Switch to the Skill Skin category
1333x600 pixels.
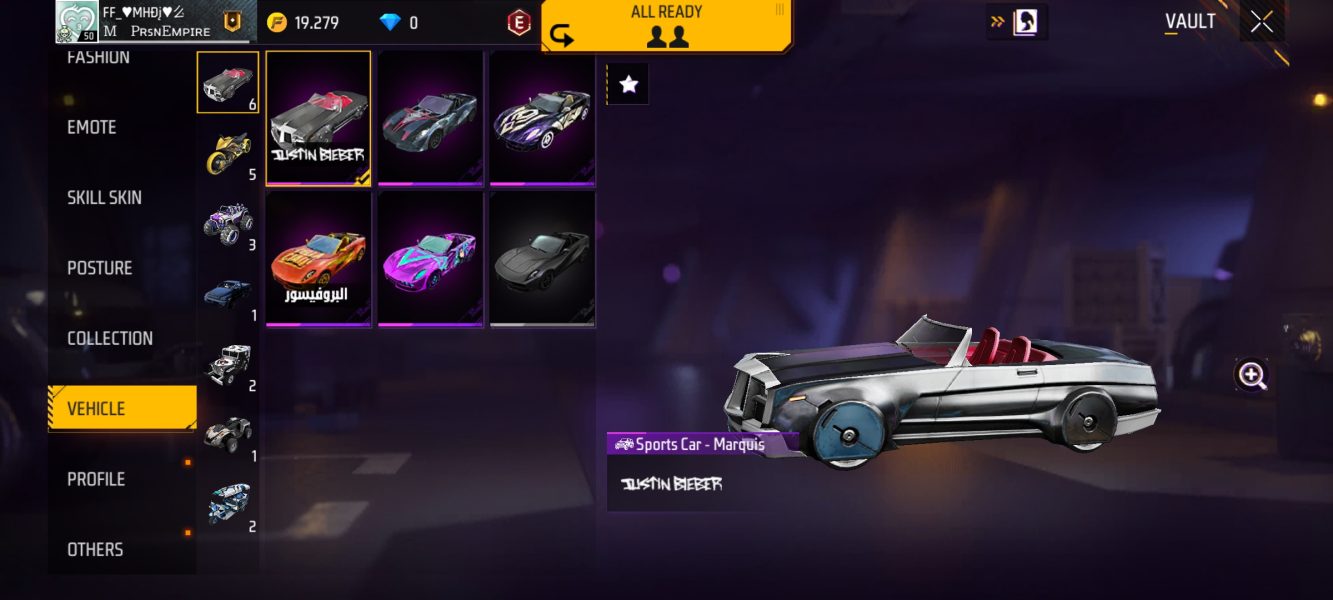tap(104, 198)
